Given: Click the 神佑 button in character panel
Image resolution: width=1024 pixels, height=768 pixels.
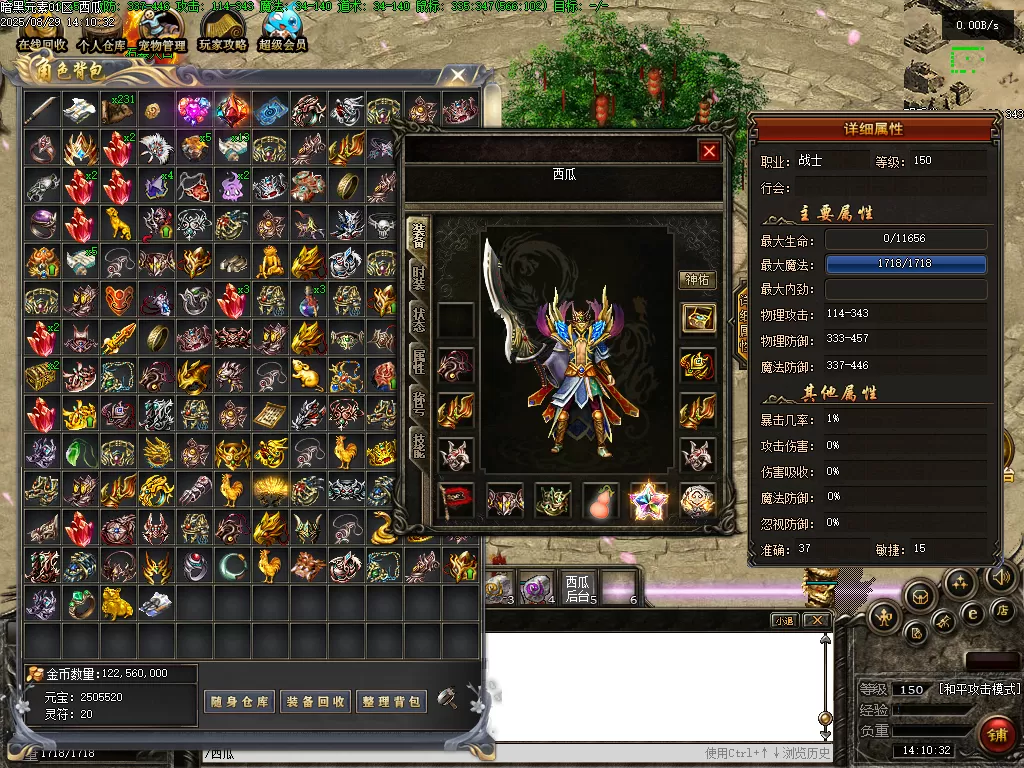Looking at the screenshot, I should tap(698, 280).
